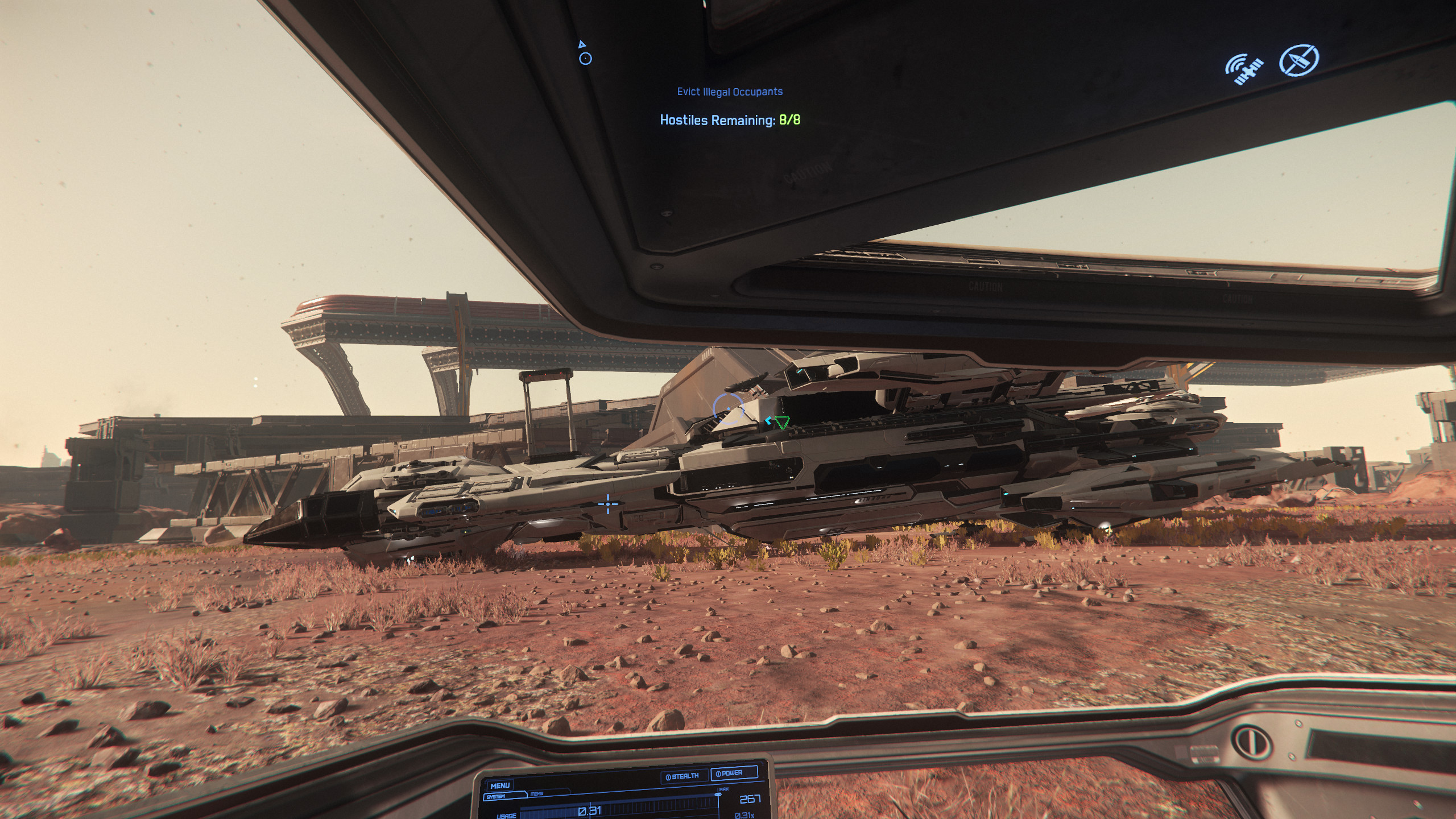Toggle the POWER button on the display

click(x=733, y=773)
